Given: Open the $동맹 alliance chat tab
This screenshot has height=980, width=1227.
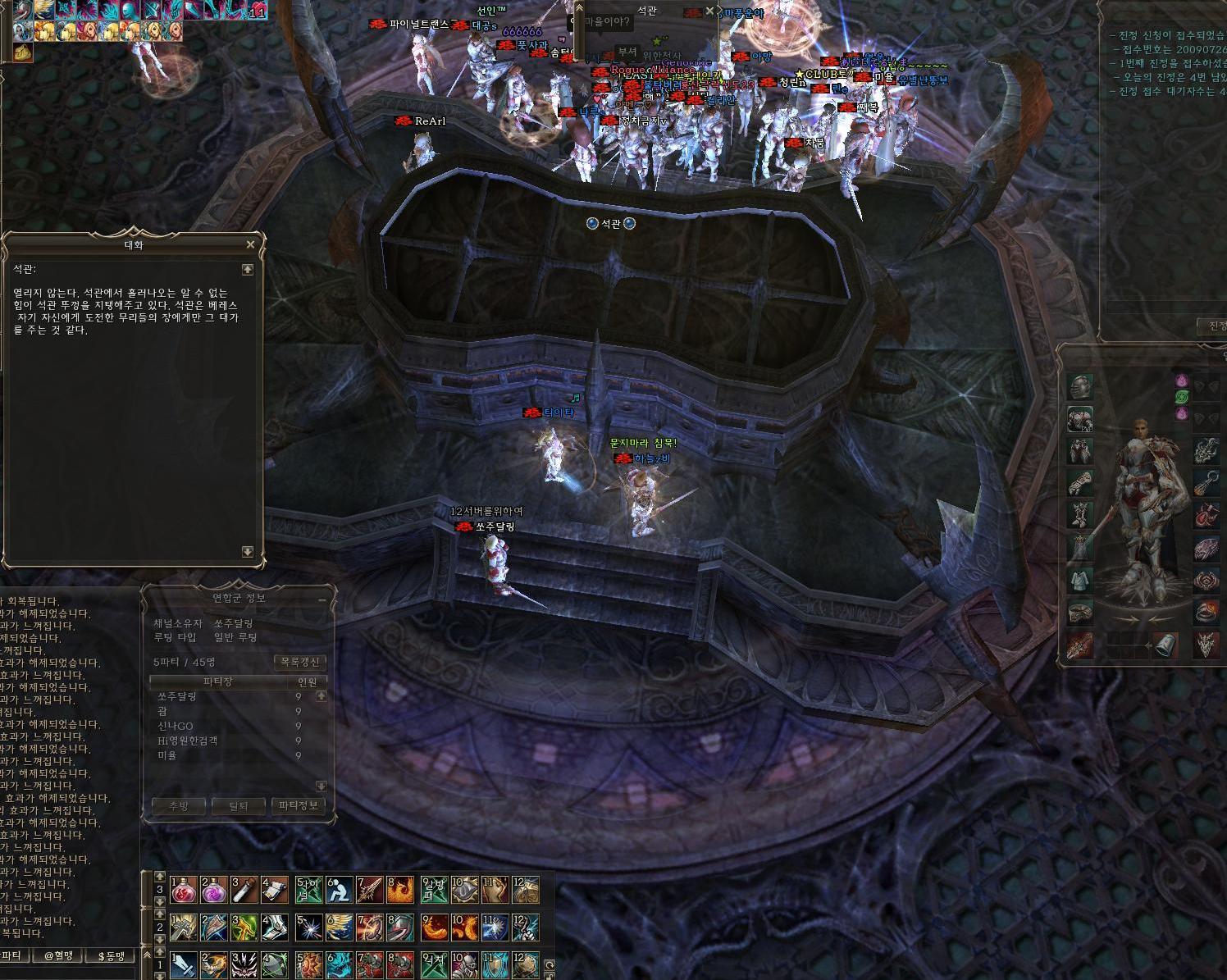Looking at the screenshot, I should pyautogui.click(x=112, y=956).
